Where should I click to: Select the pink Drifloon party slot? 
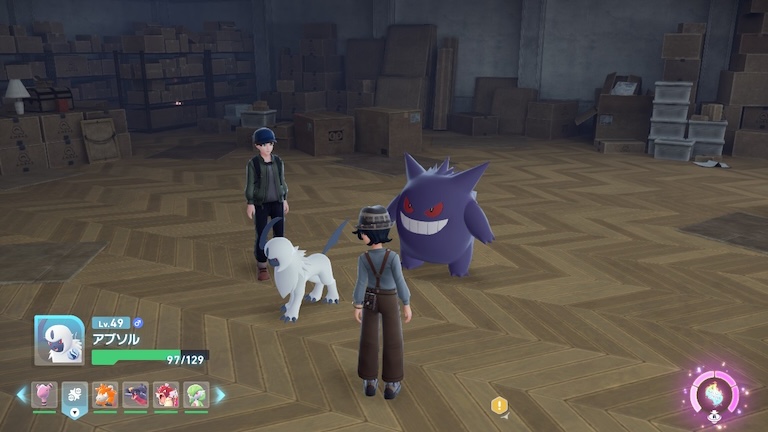pos(44,395)
